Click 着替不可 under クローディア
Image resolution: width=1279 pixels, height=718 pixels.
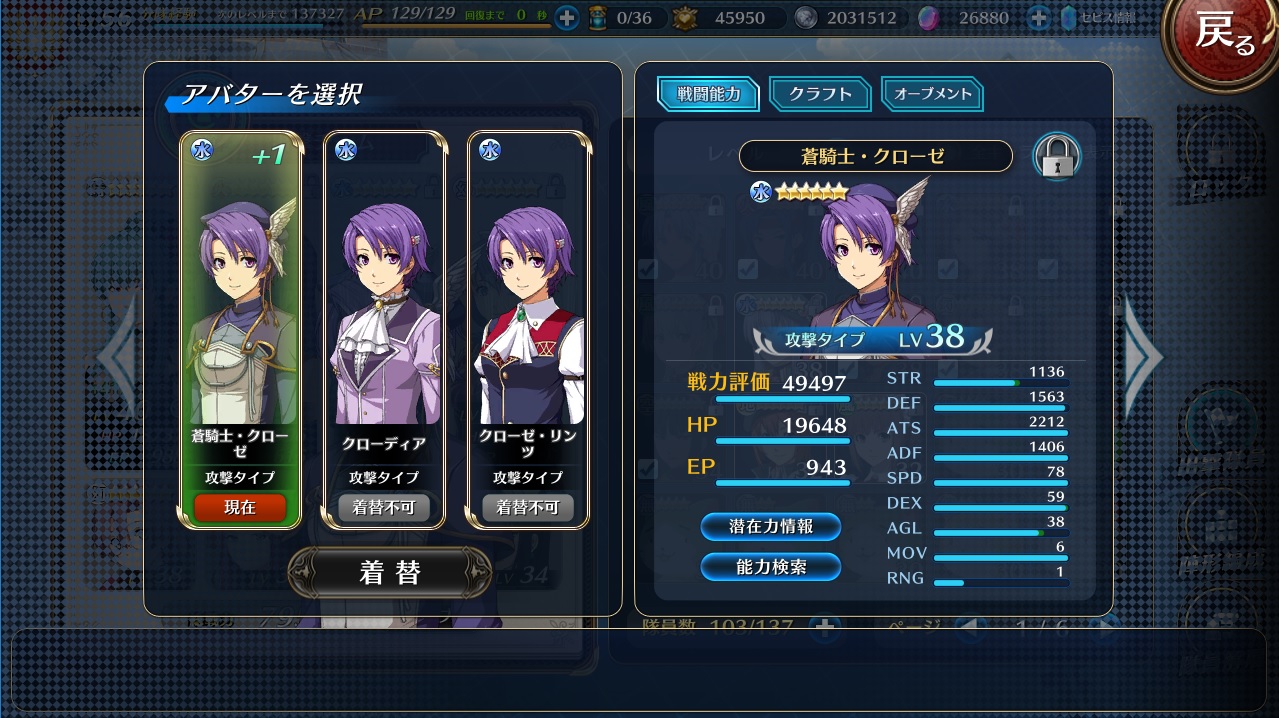(384, 507)
